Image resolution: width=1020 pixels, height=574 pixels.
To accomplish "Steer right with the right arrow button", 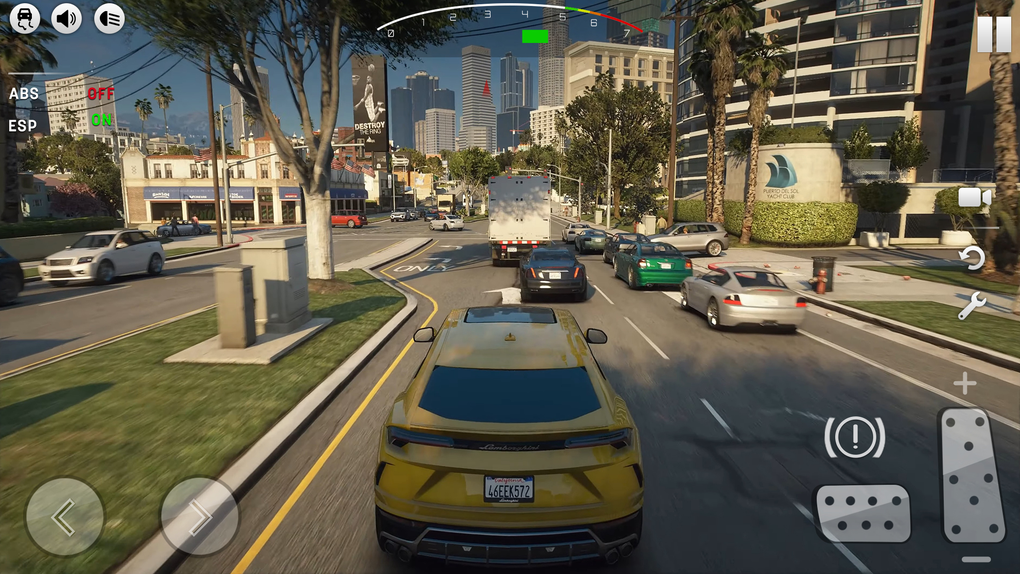I will pos(199,516).
